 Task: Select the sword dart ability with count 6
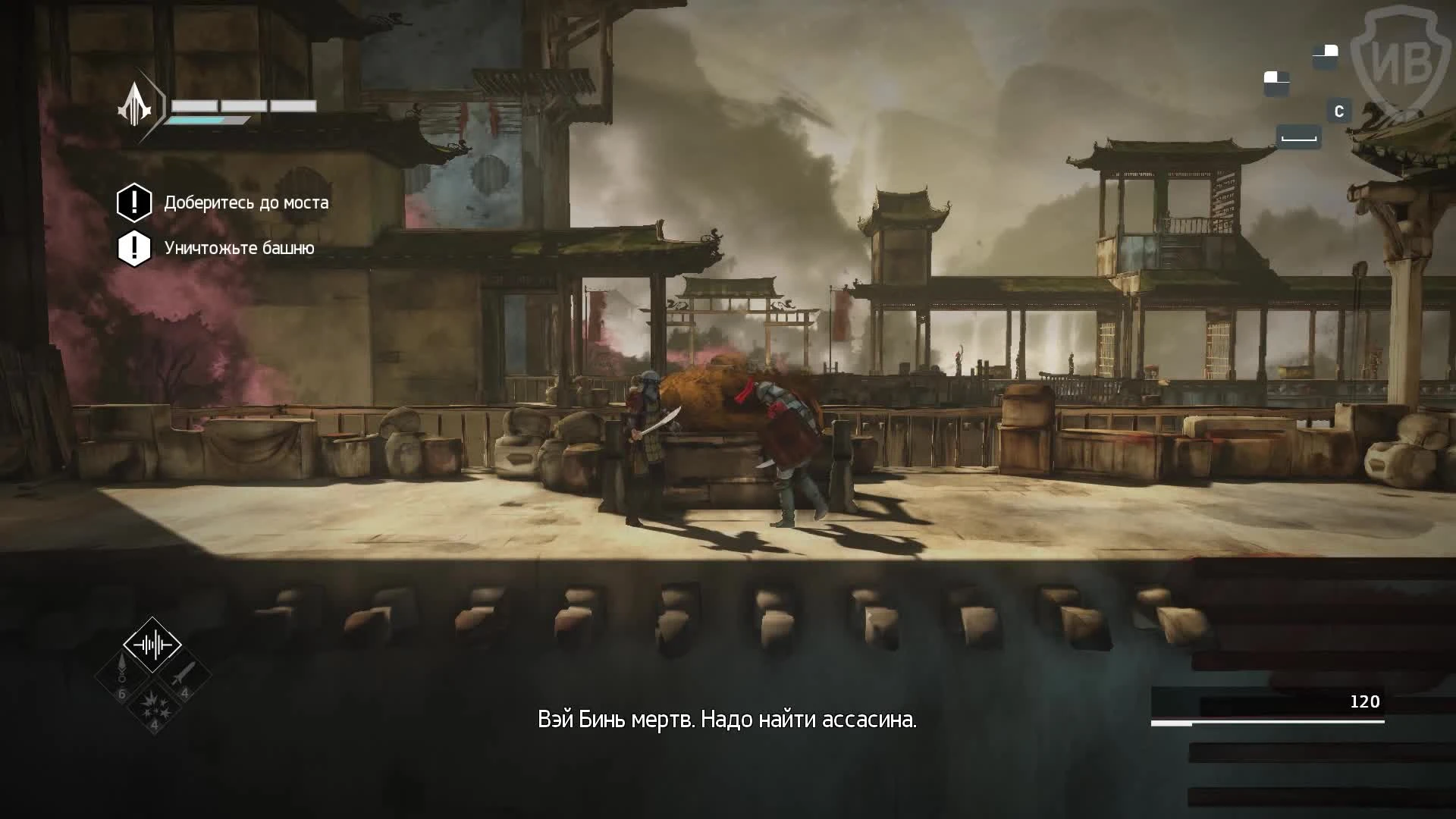pos(121,675)
